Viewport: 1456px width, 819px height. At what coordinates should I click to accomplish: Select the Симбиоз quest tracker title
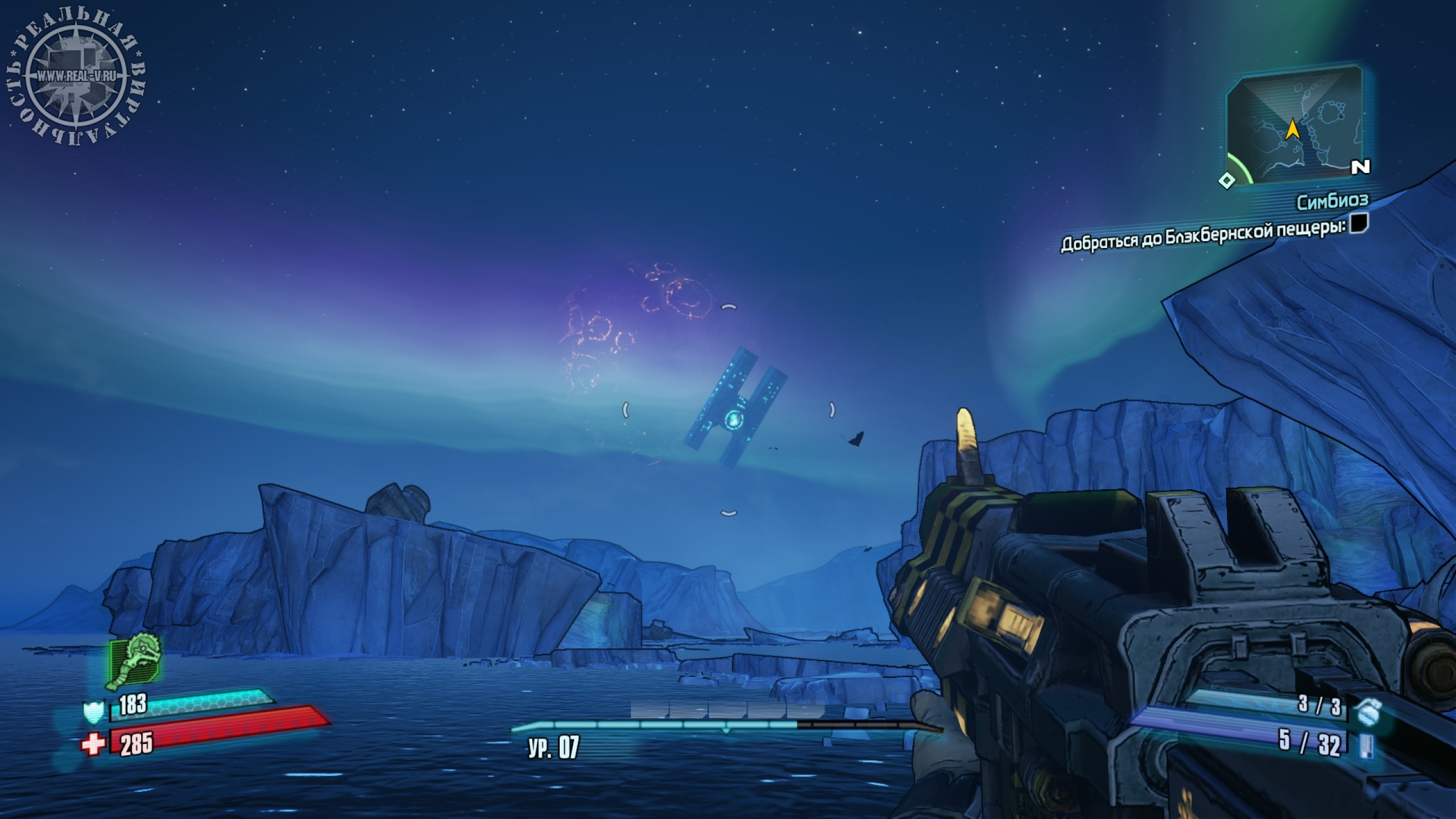(x=1332, y=201)
